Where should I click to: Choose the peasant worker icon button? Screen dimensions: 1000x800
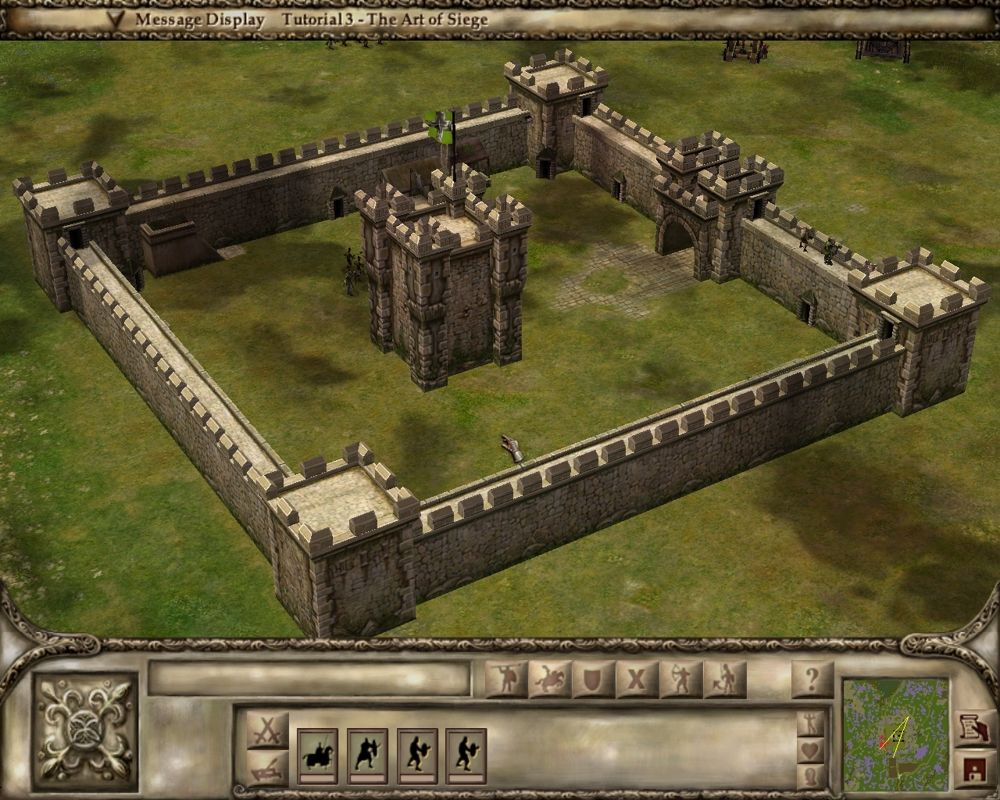pyautogui.click(x=725, y=680)
